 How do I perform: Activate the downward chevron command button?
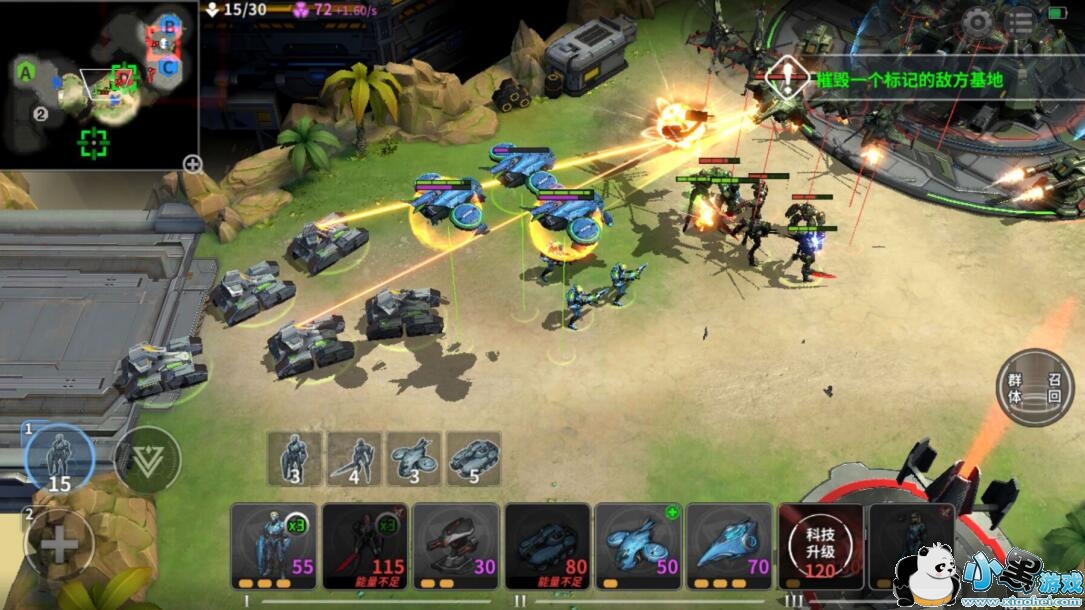[x=147, y=459]
